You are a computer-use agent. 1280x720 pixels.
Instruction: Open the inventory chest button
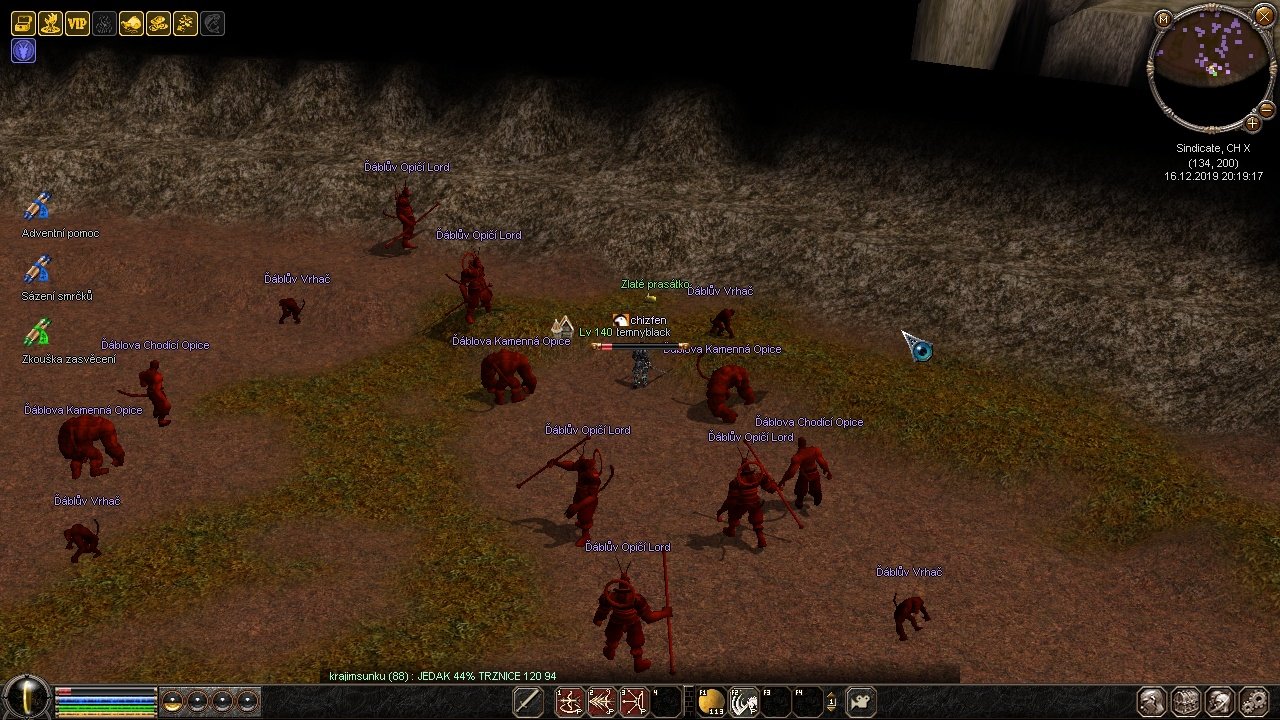pos(1185,701)
